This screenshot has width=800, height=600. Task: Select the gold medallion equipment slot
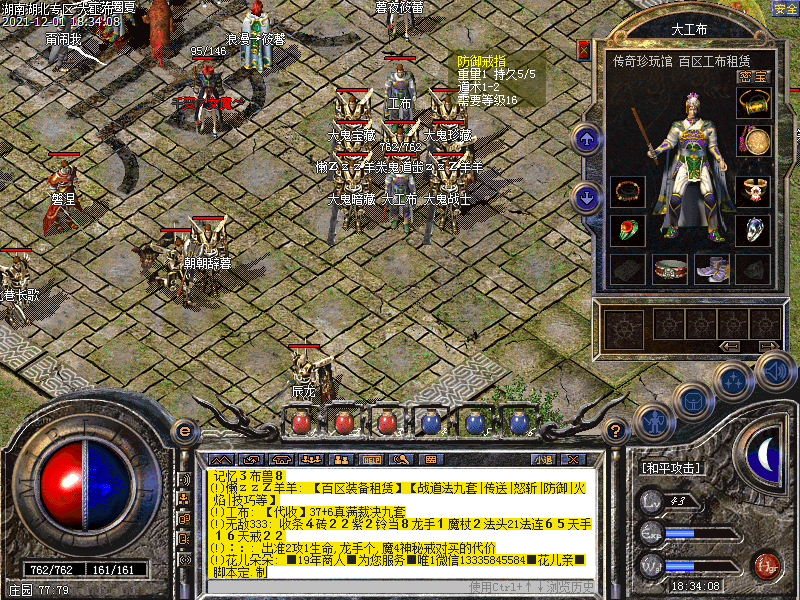(x=753, y=141)
